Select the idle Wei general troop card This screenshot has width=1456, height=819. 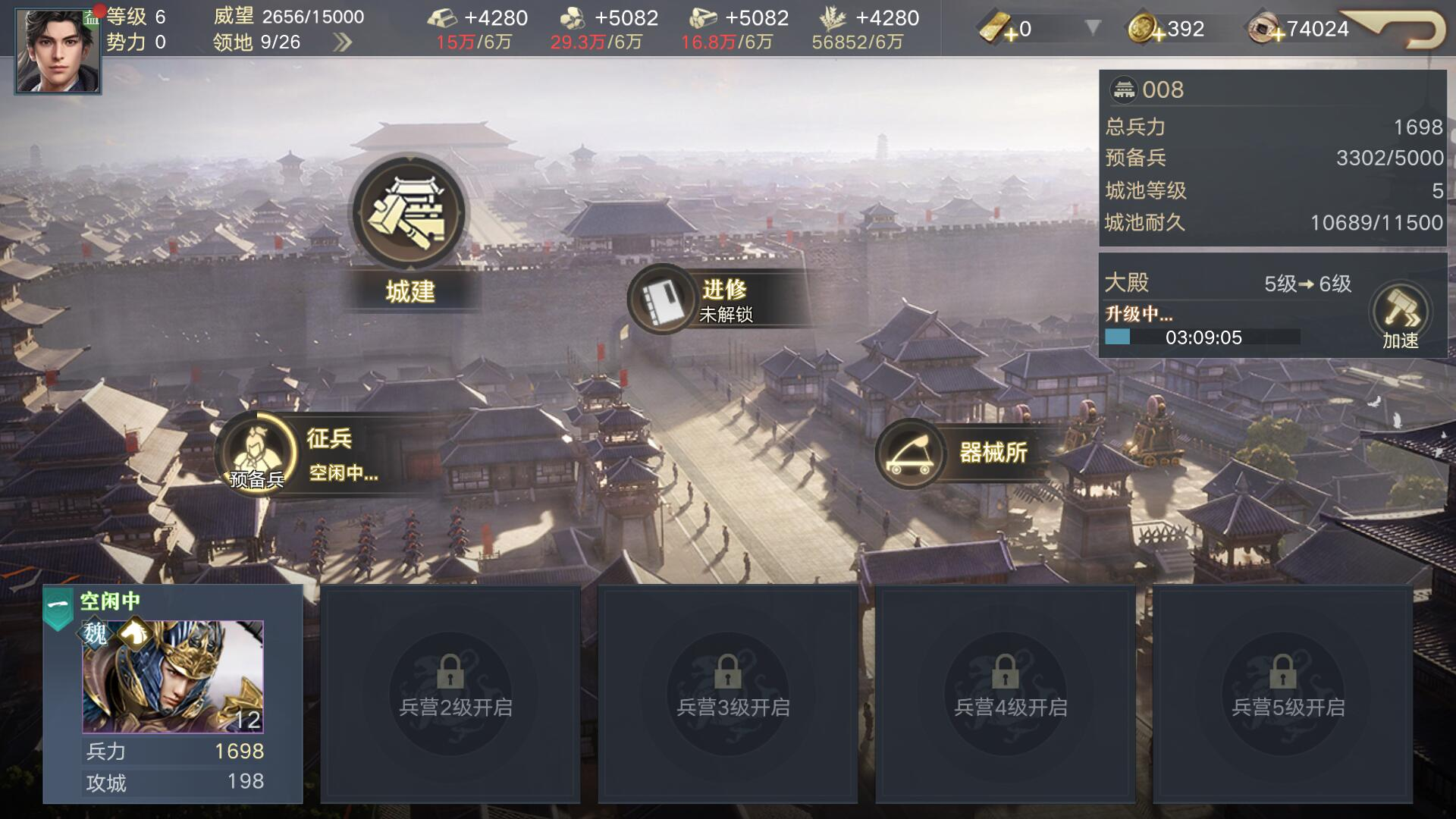point(173,693)
